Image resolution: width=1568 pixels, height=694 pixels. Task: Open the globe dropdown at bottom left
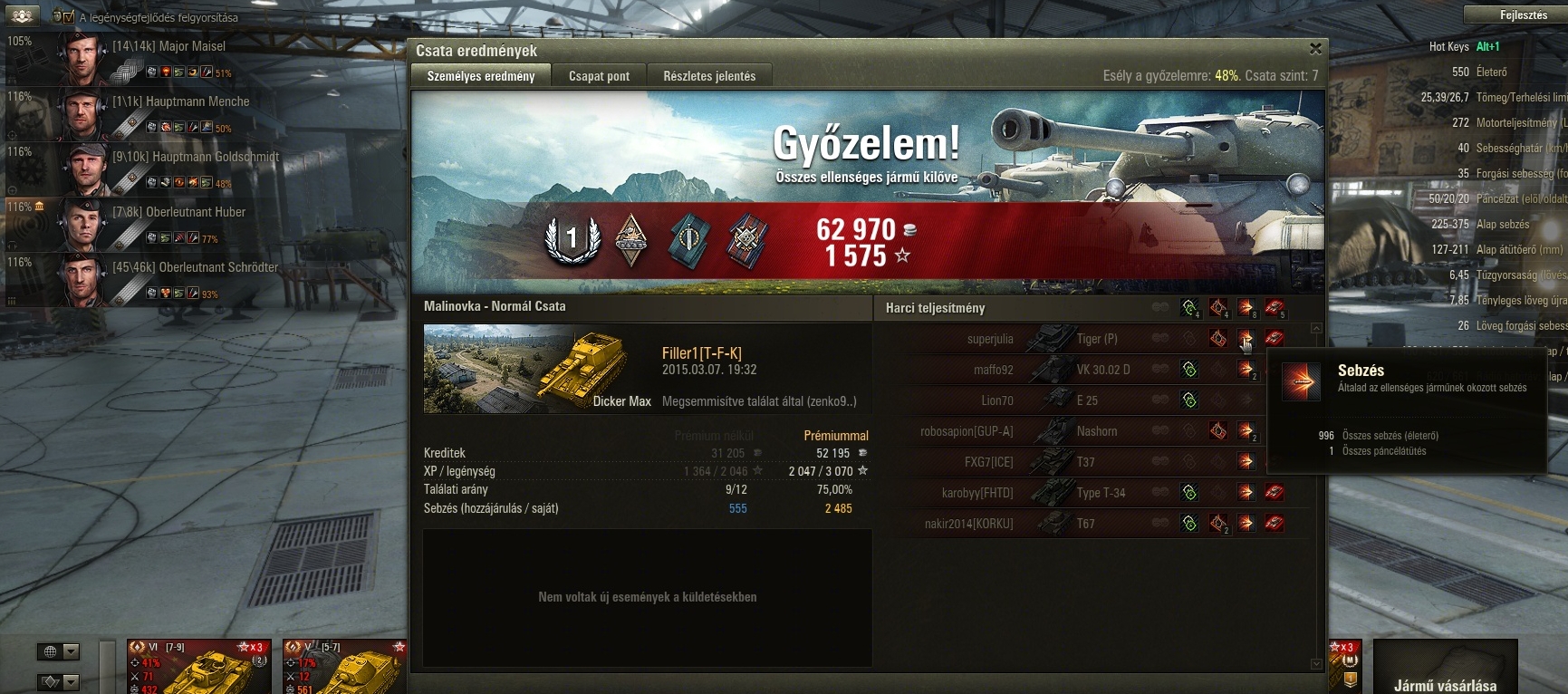coord(60,651)
